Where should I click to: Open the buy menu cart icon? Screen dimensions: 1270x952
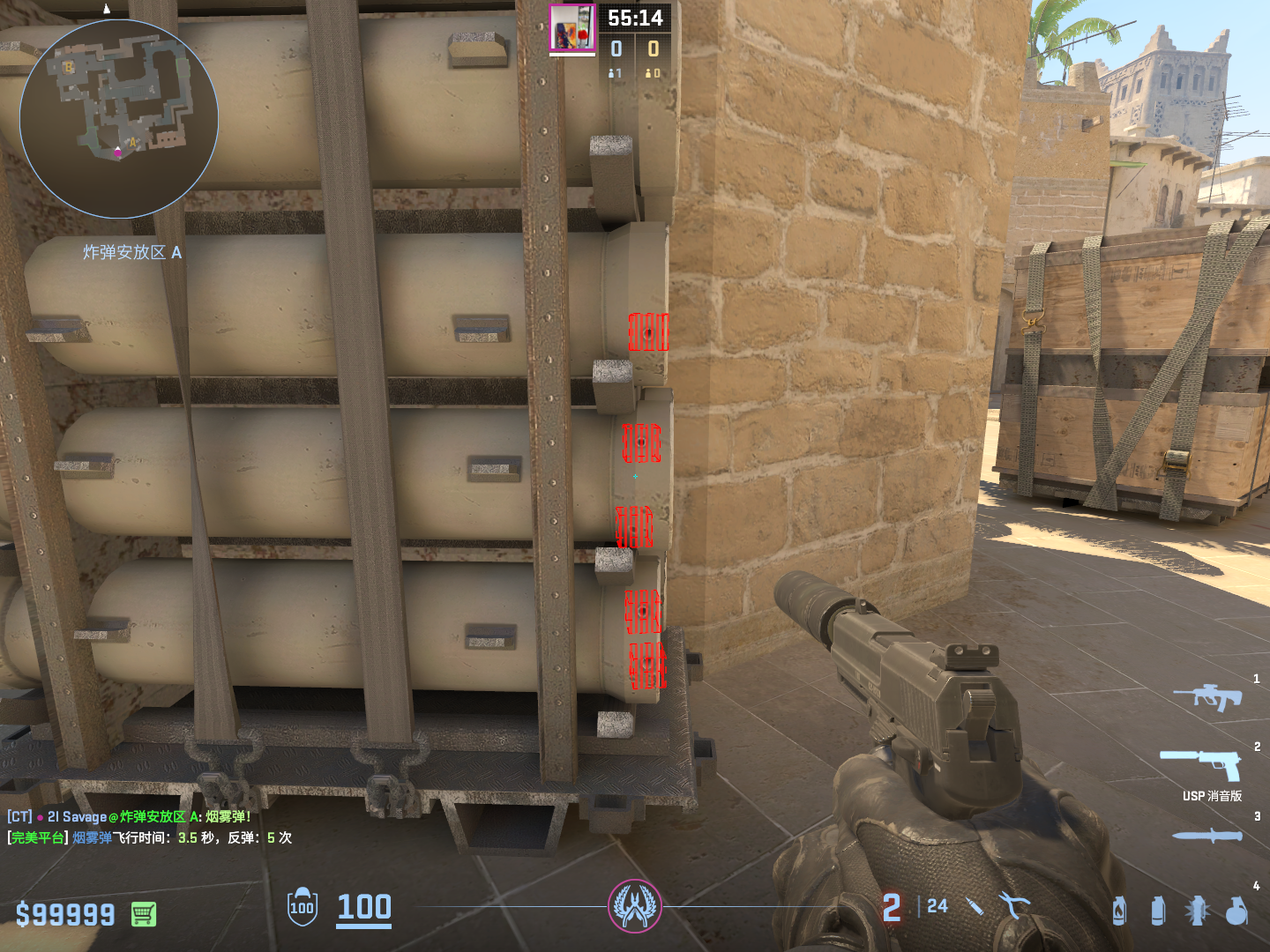click(x=144, y=914)
